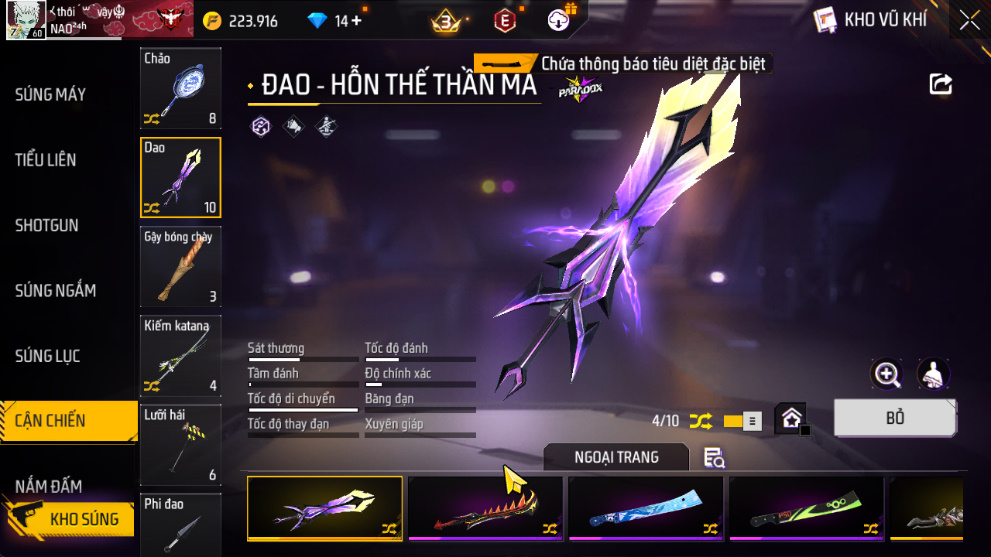Select the Chảo melee weapon
The height and width of the screenshot is (557, 991).
[x=180, y=88]
